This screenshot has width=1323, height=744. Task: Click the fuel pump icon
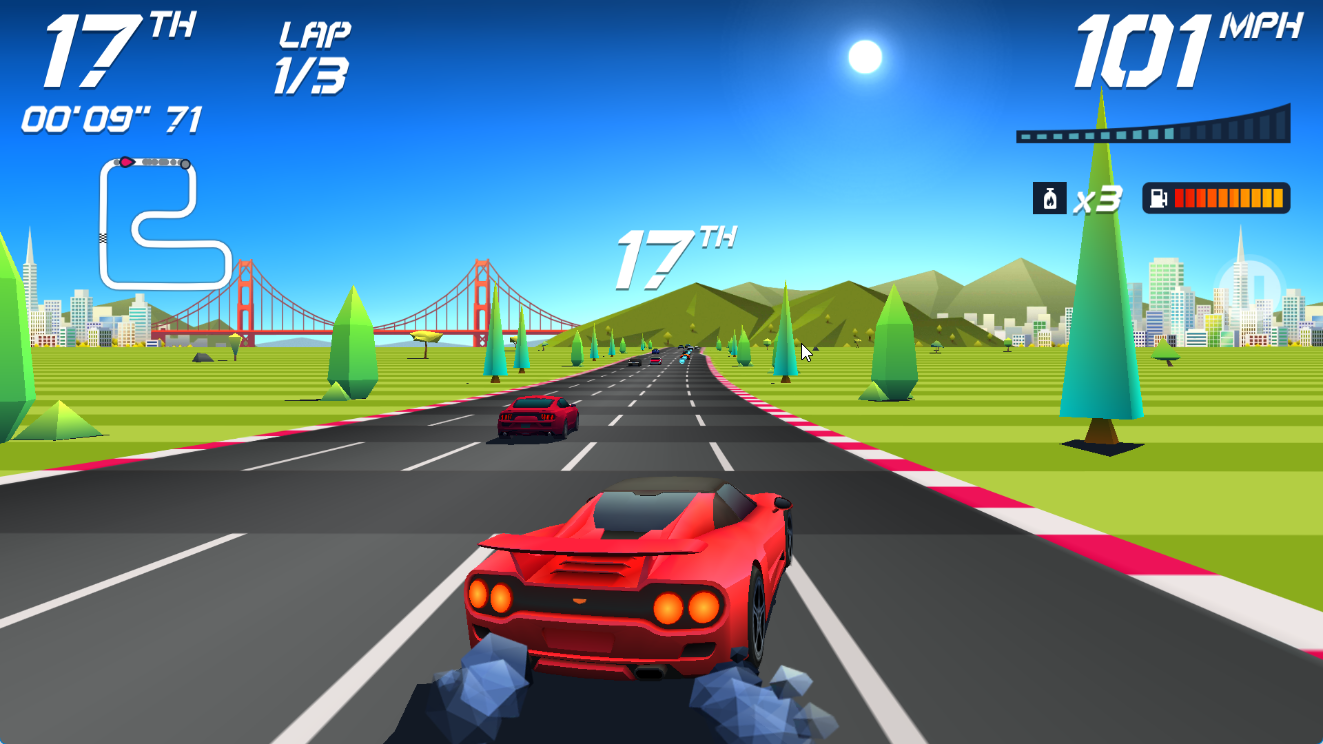(1158, 198)
